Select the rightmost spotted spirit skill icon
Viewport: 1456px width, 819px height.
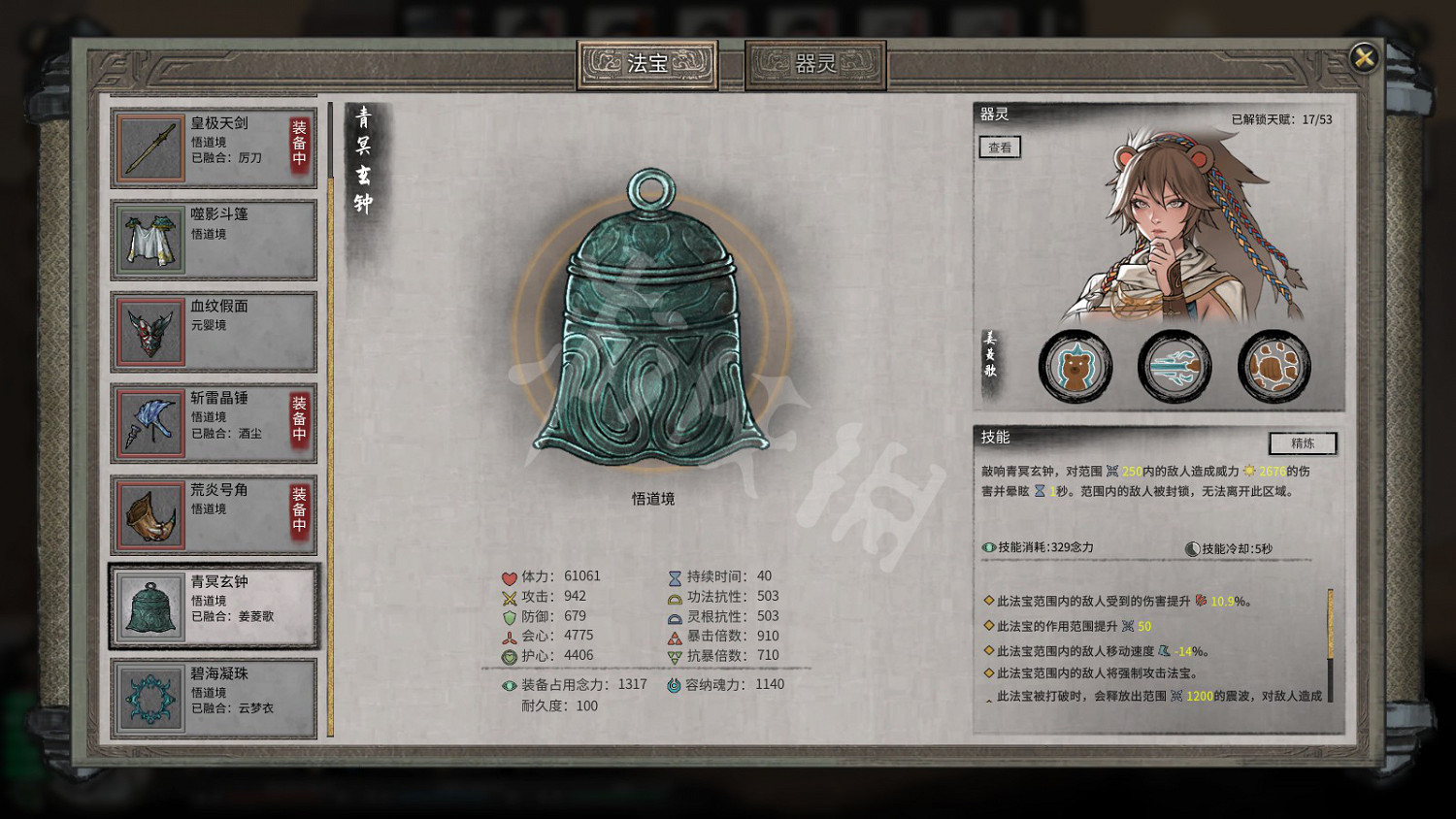(1273, 366)
